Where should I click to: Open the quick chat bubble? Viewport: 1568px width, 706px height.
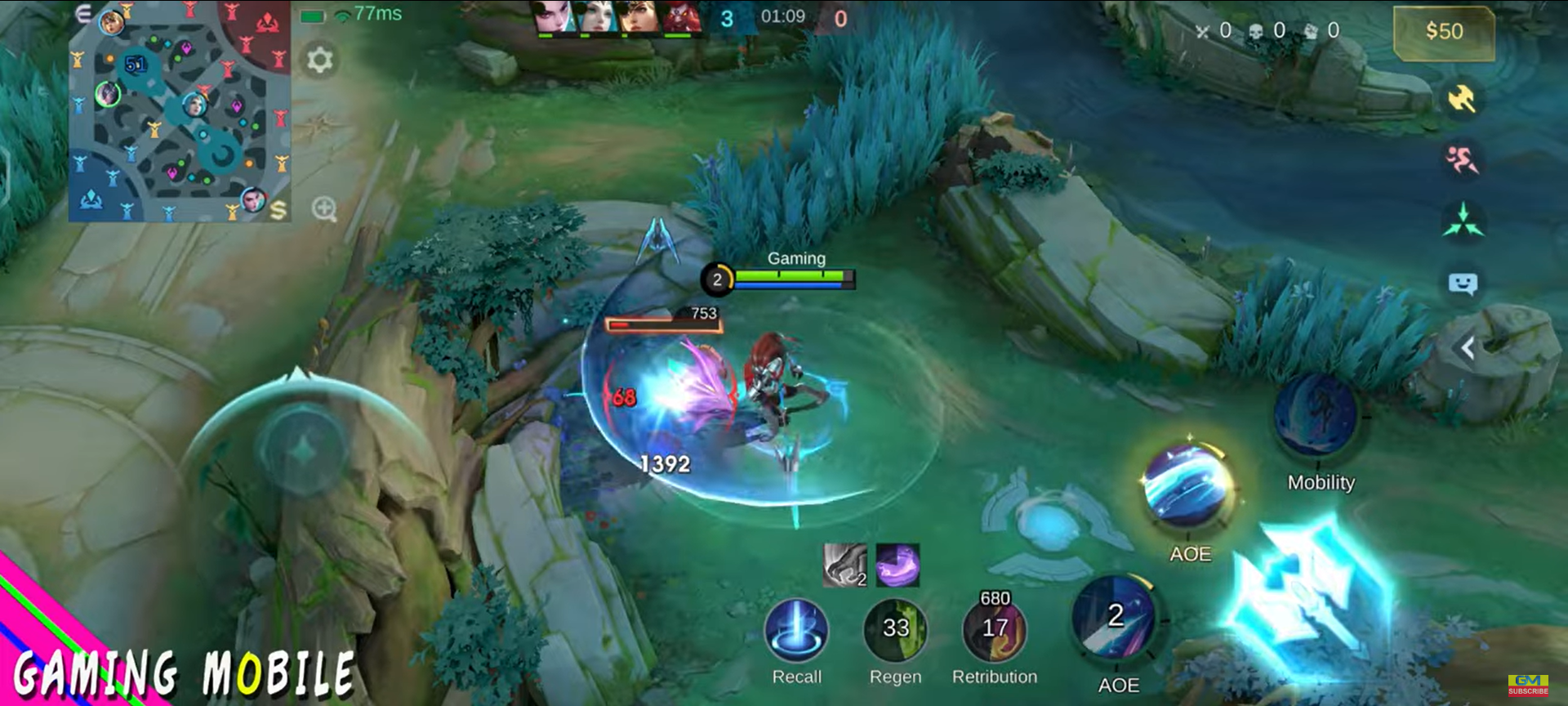1463,284
